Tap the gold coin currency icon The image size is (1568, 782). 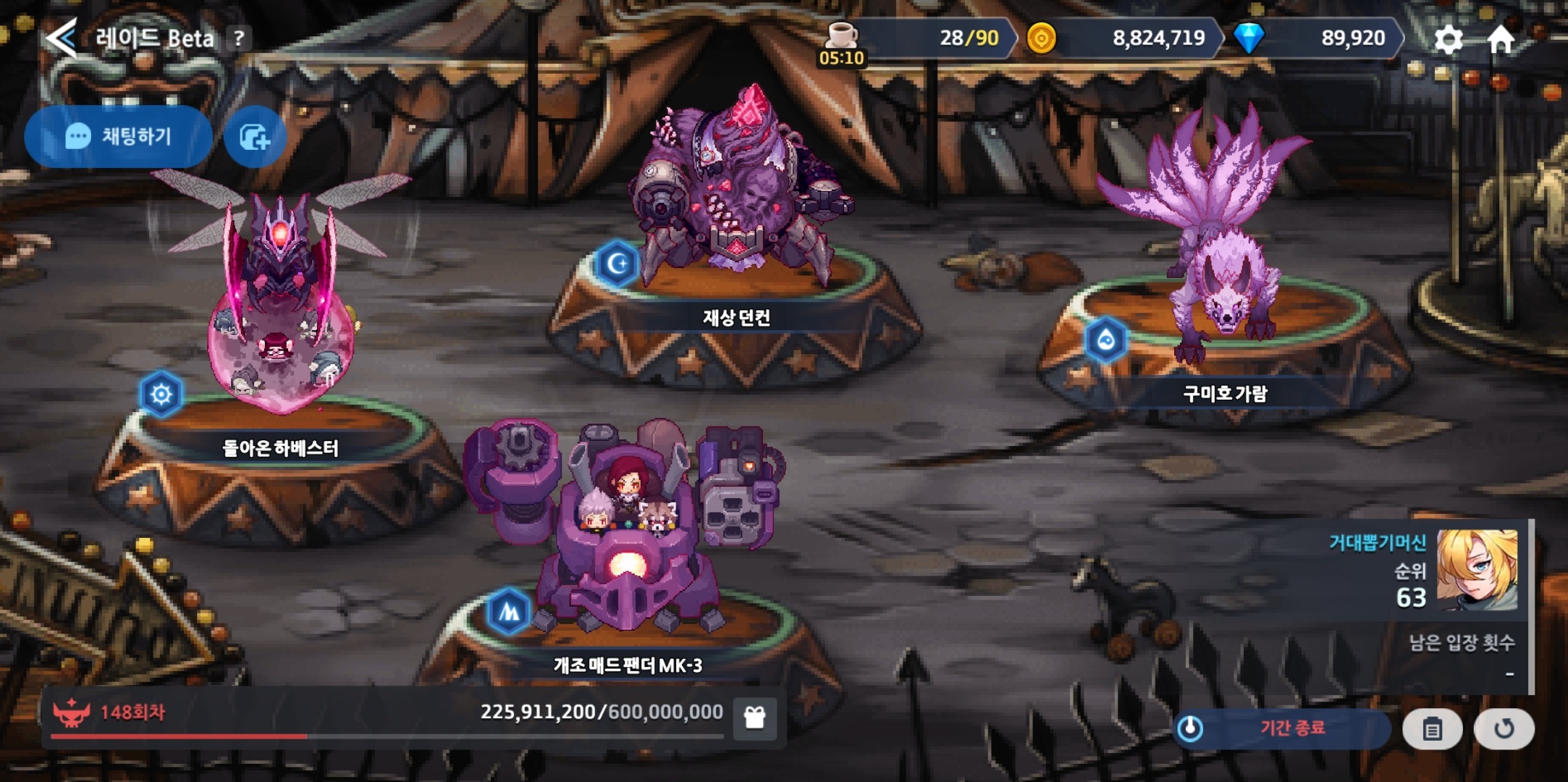pyautogui.click(x=1042, y=38)
